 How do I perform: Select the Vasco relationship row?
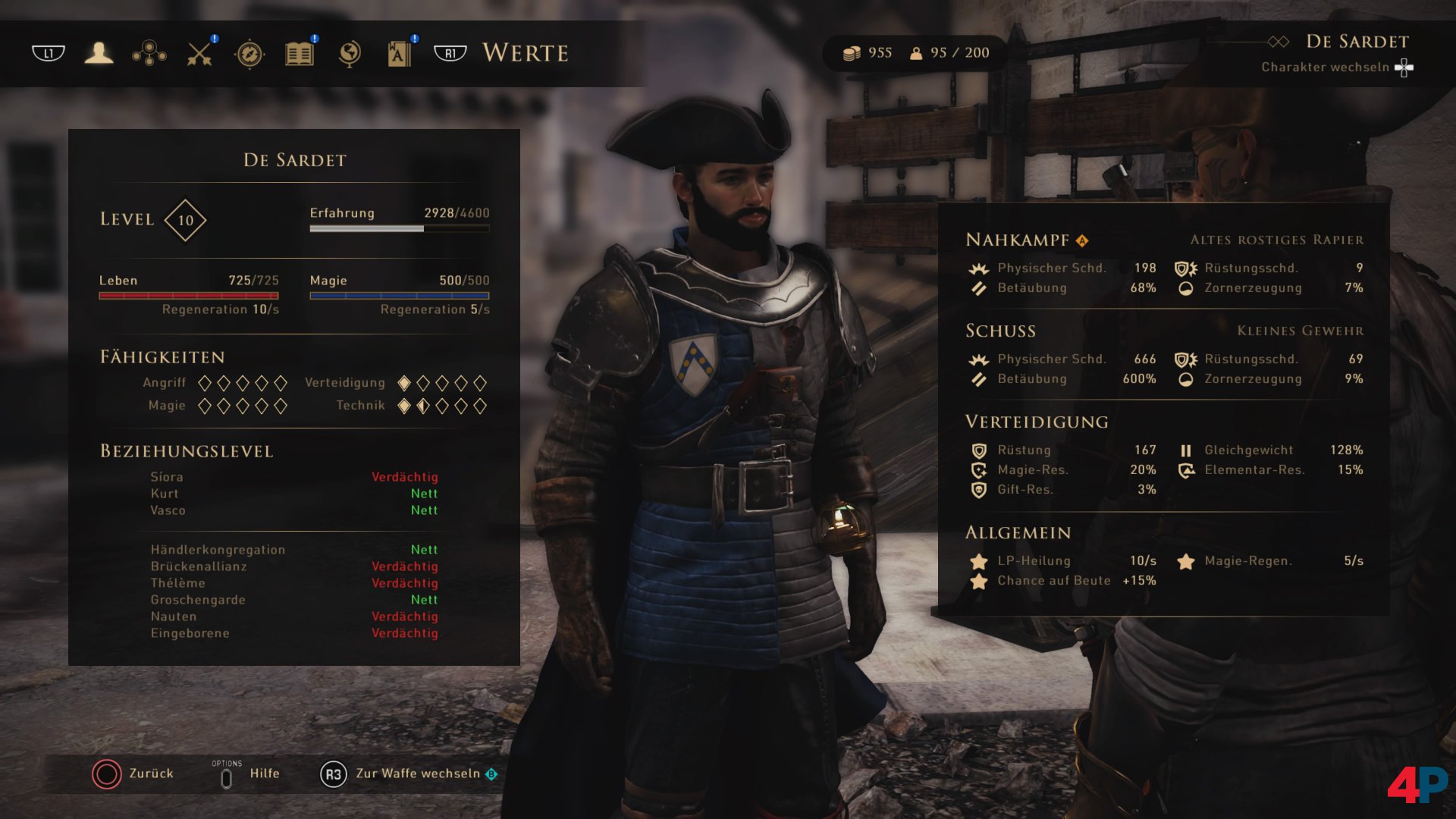(x=293, y=510)
